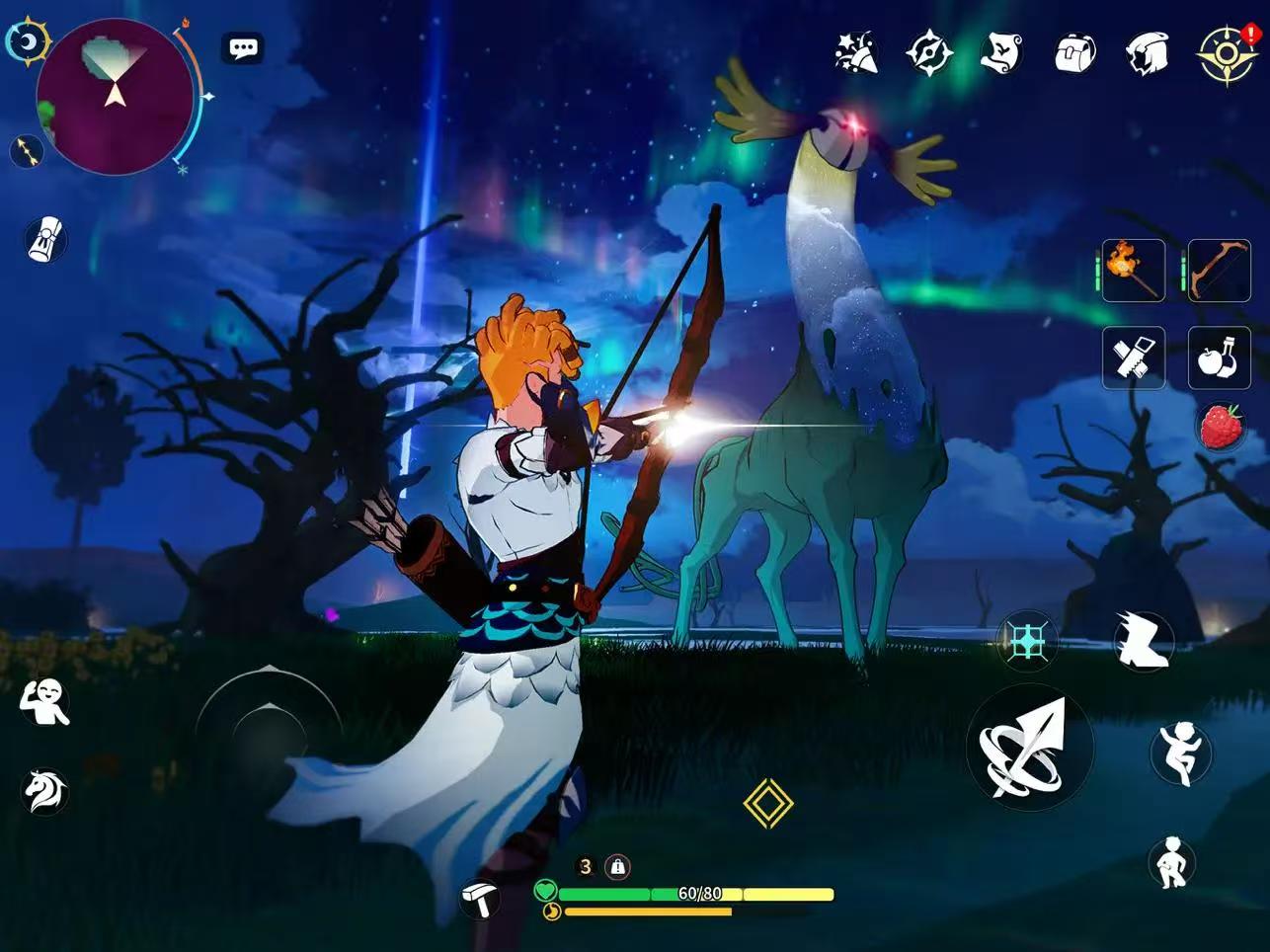Open the party popper events icon
Screen dimensions: 1270x952
pos(856,52)
